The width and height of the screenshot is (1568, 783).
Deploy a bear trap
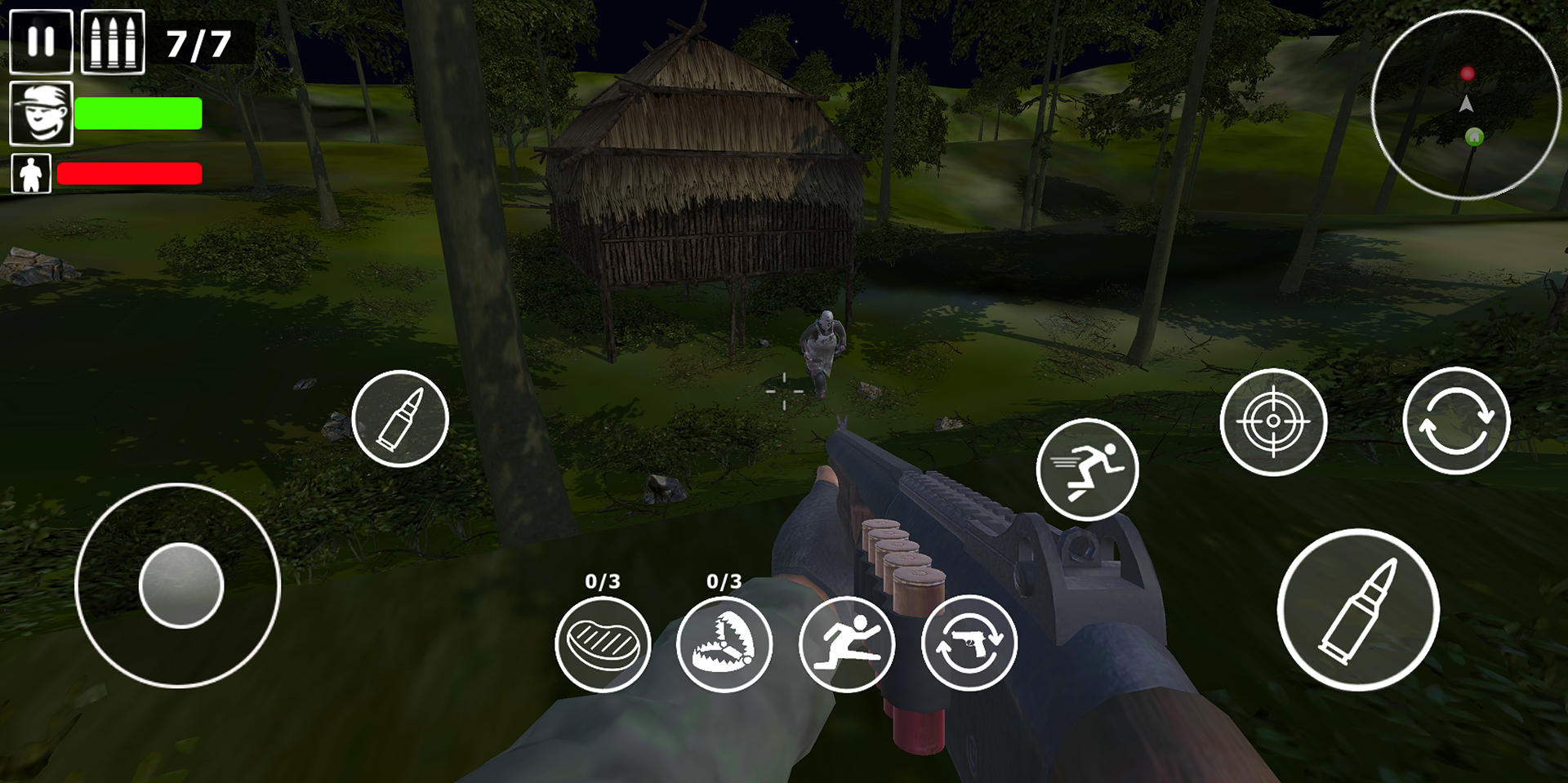coord(725,644)
